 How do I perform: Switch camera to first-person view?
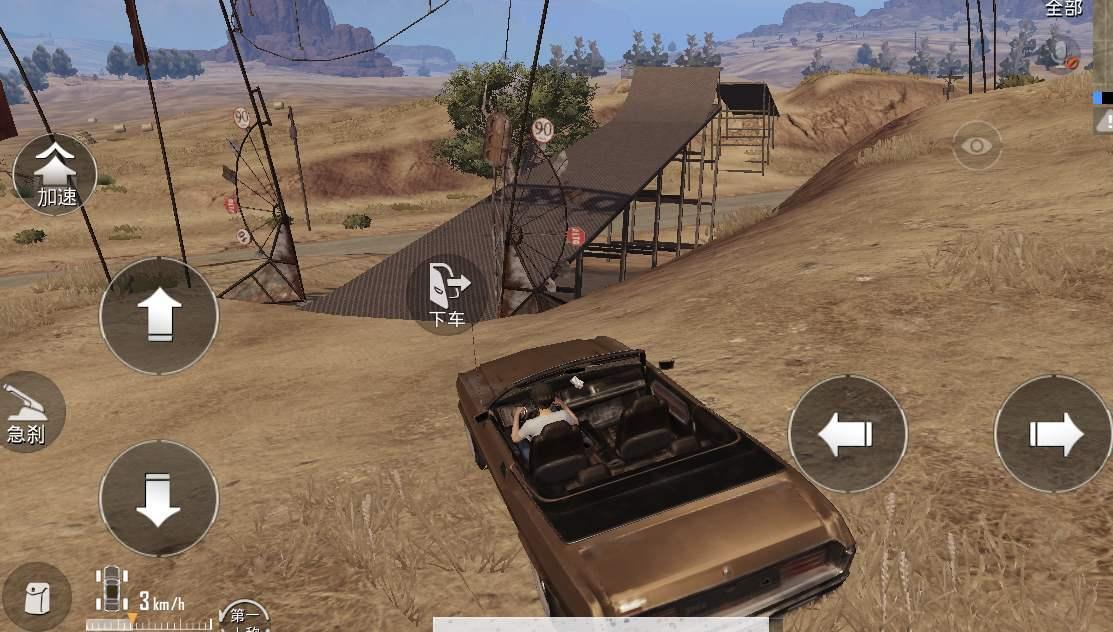(244, 616)
